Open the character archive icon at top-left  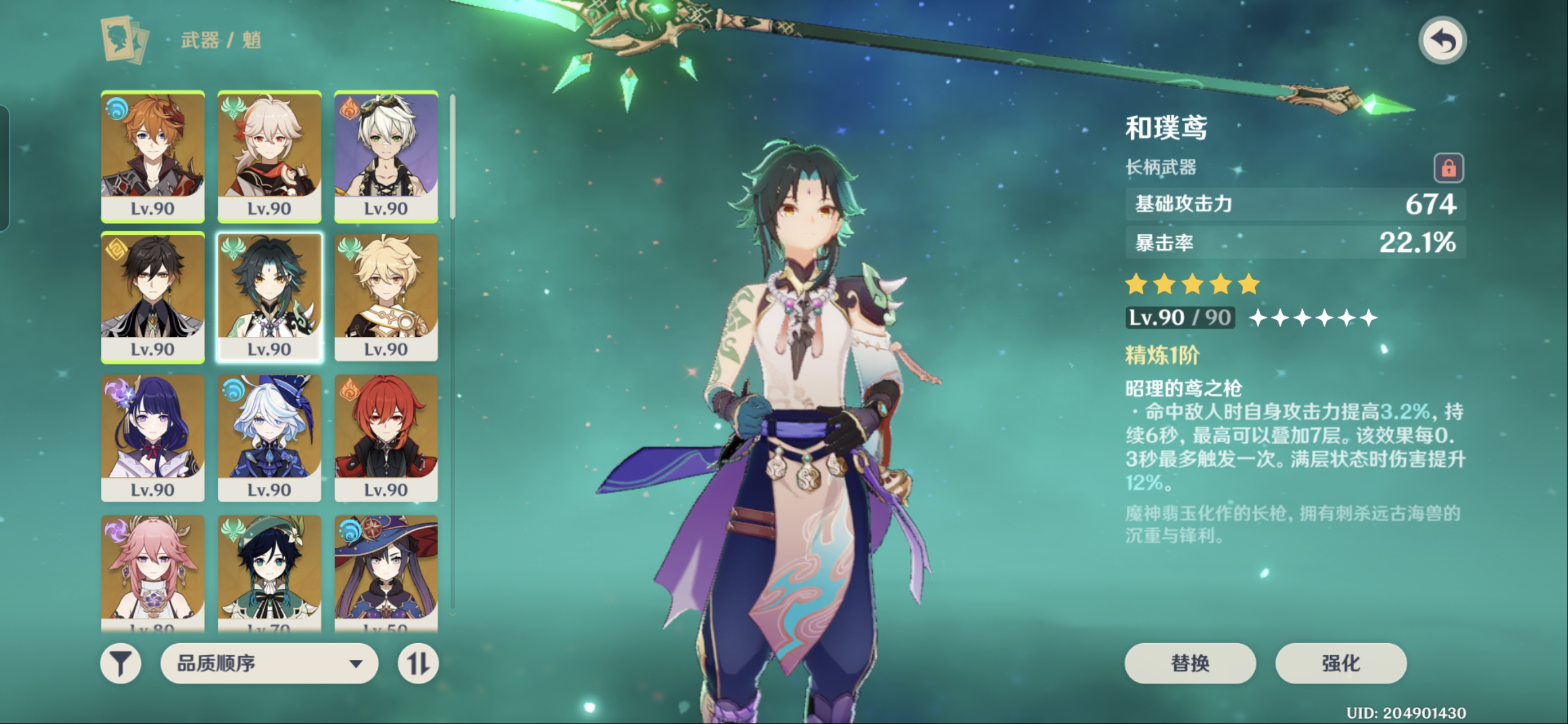pos(125,40)
